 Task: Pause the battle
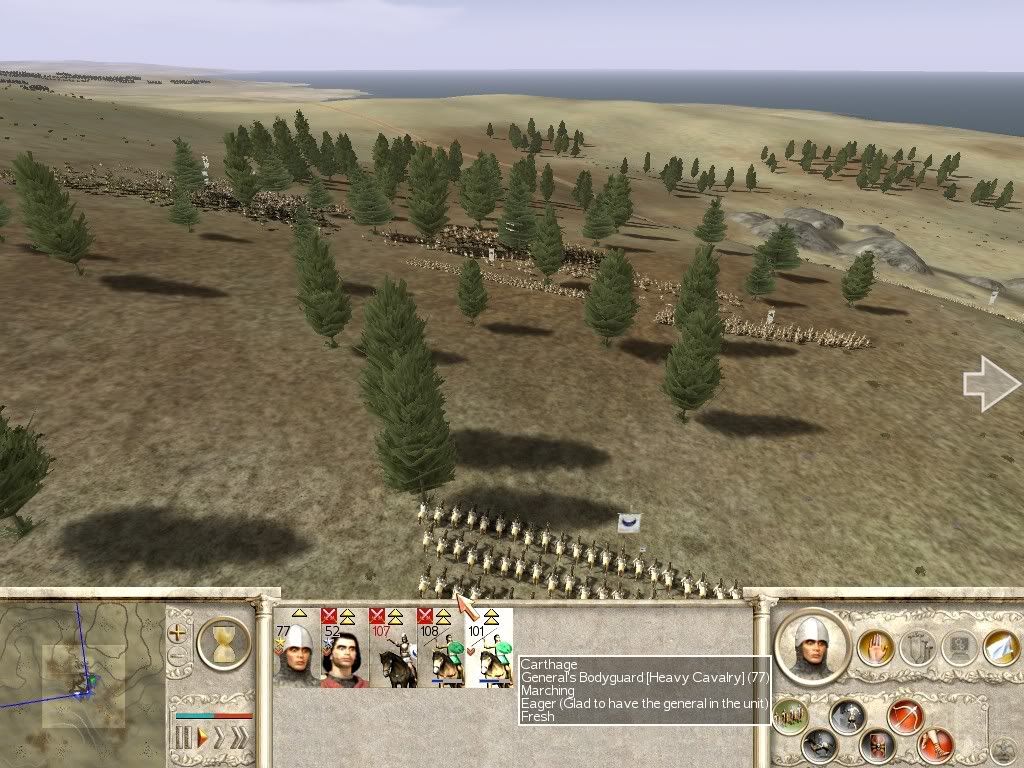pos(183,738)
